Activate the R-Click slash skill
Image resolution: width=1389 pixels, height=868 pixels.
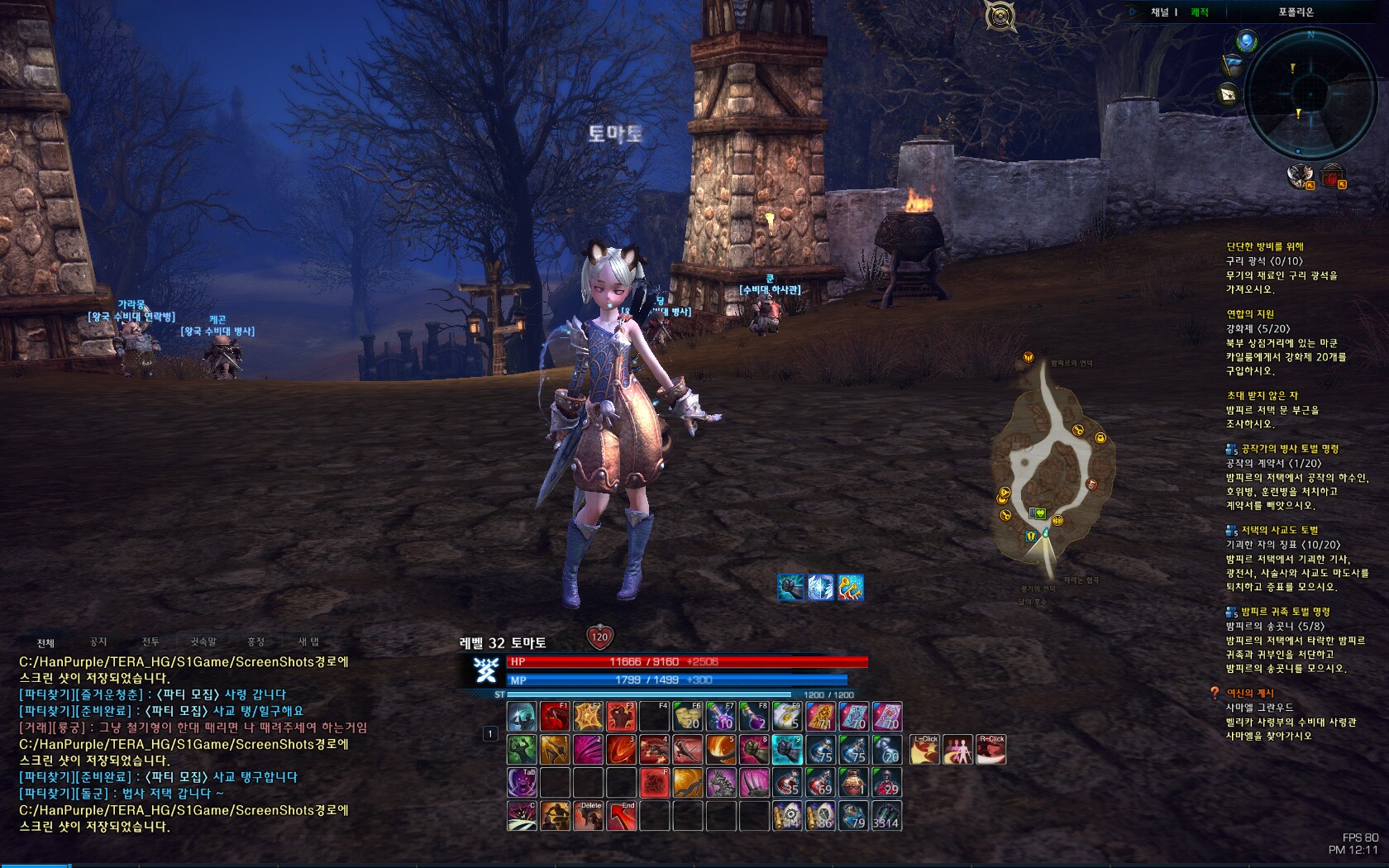click(991, 749)
